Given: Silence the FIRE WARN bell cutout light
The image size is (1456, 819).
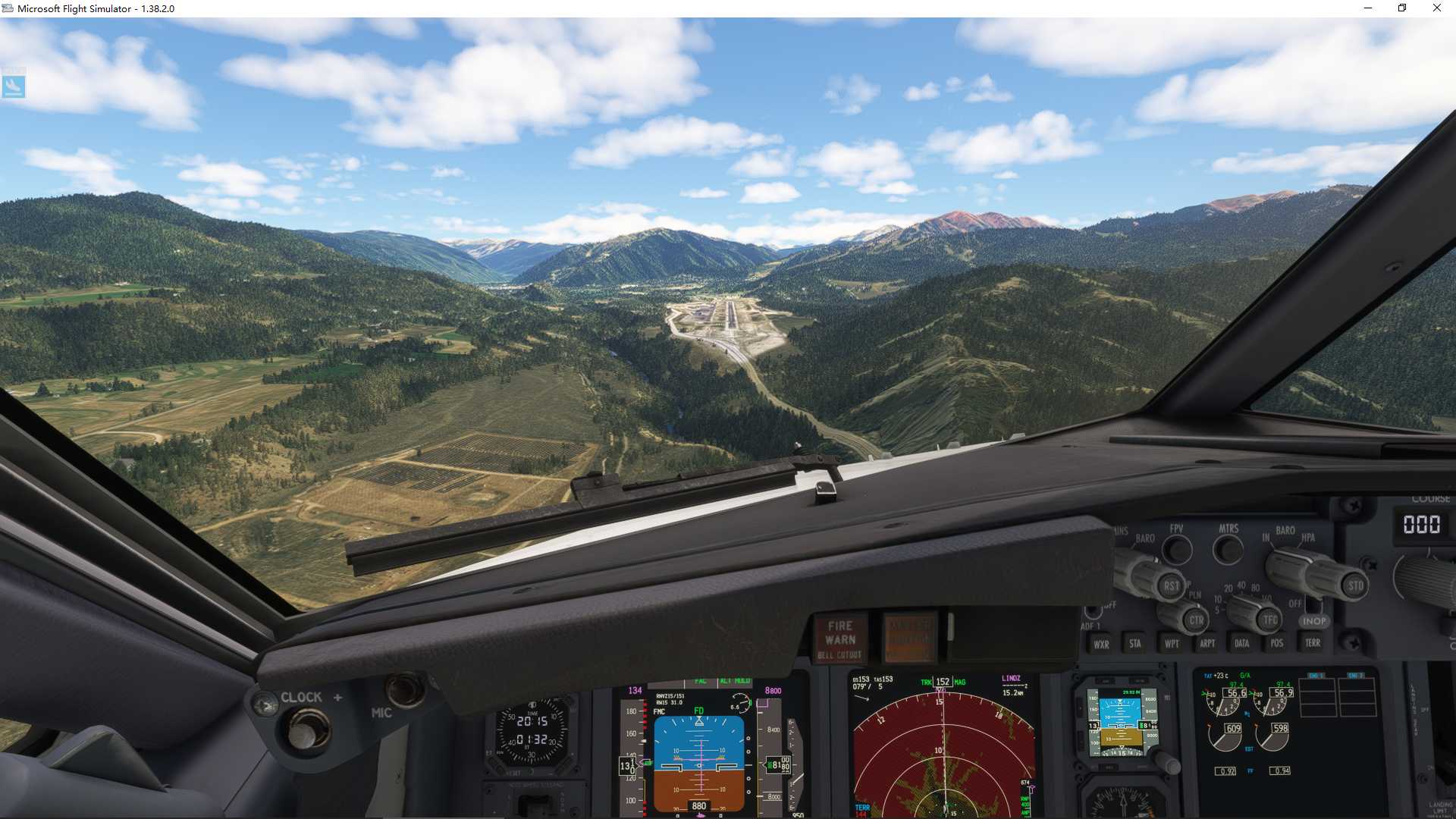Looking at the screenshot, I should click(840, 639).
